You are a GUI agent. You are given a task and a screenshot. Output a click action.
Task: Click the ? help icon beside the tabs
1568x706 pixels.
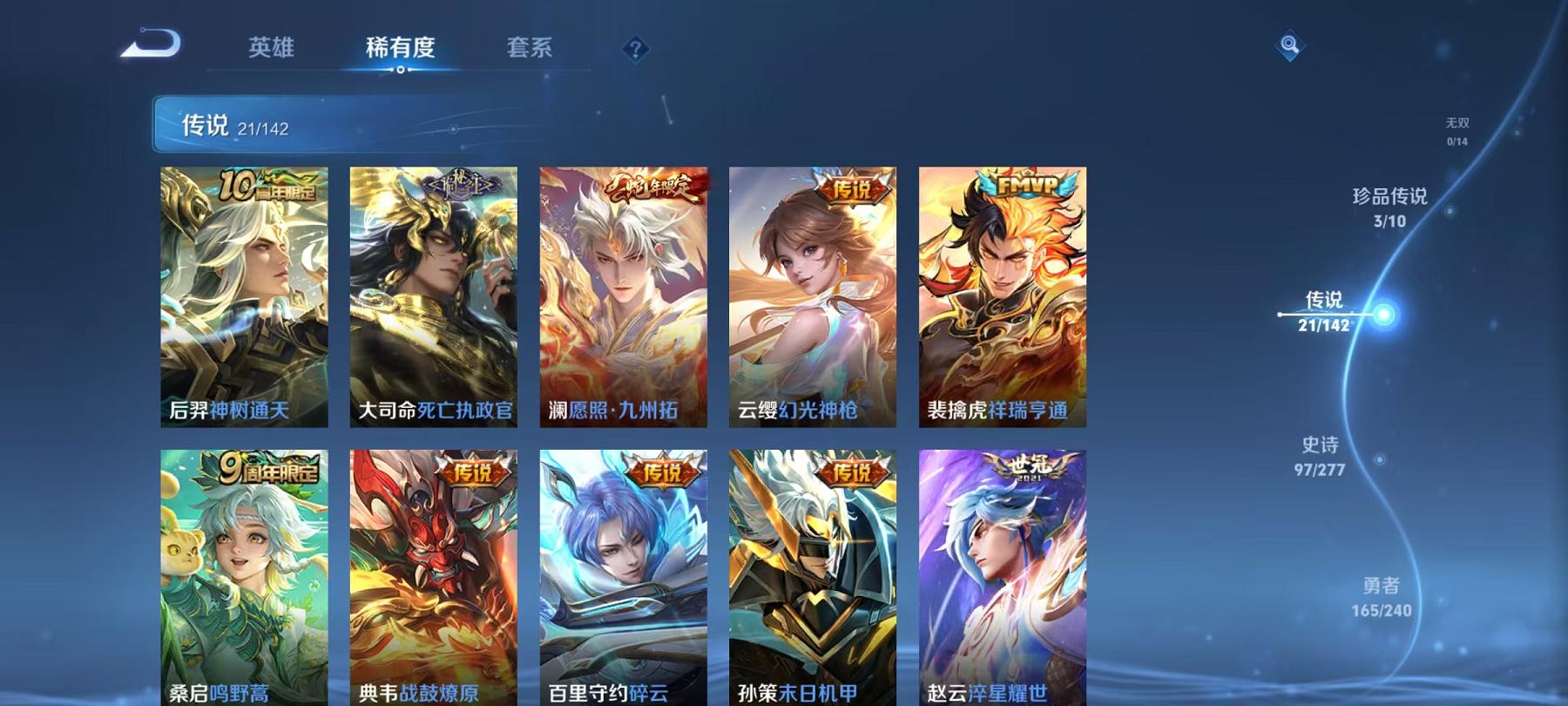[635, 48]
